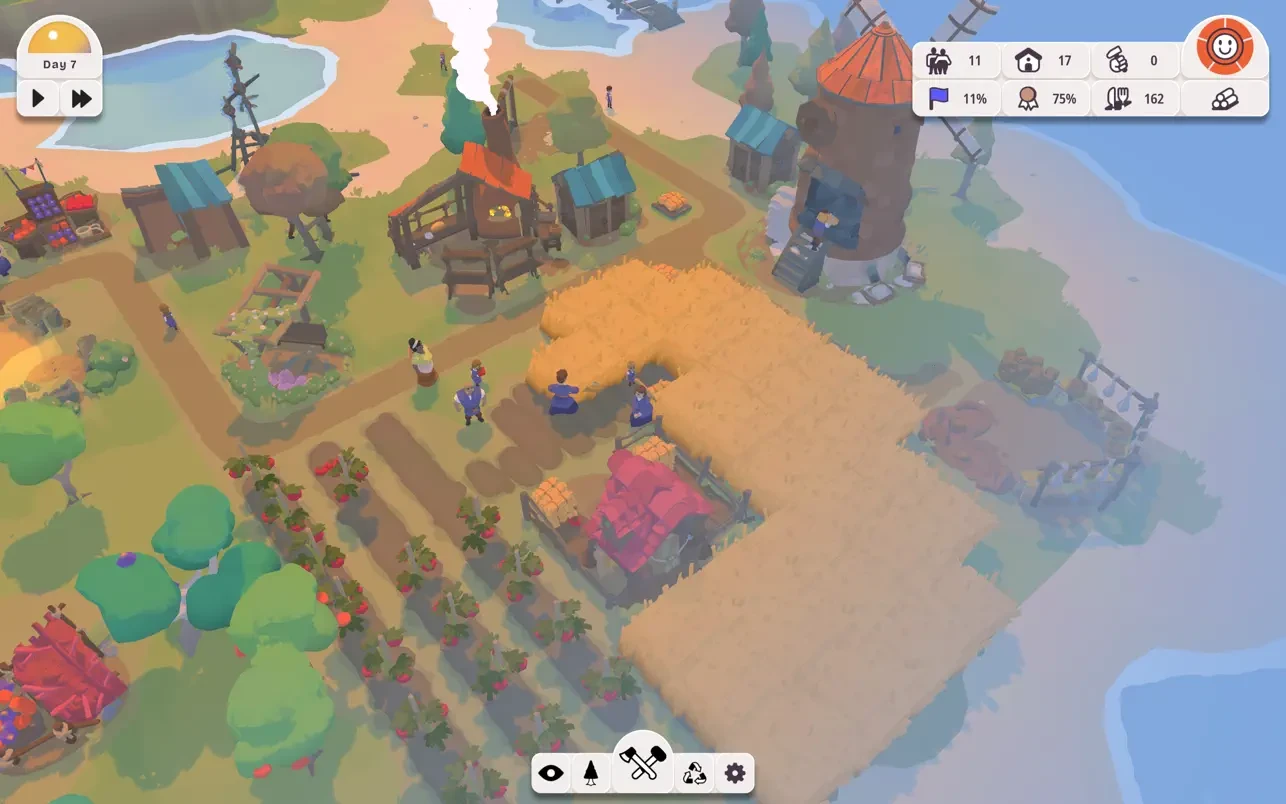This screenshot has height=804, width=1286.
Task: Show the food supply panel showing 162
Action: (x=1135, y=99)
